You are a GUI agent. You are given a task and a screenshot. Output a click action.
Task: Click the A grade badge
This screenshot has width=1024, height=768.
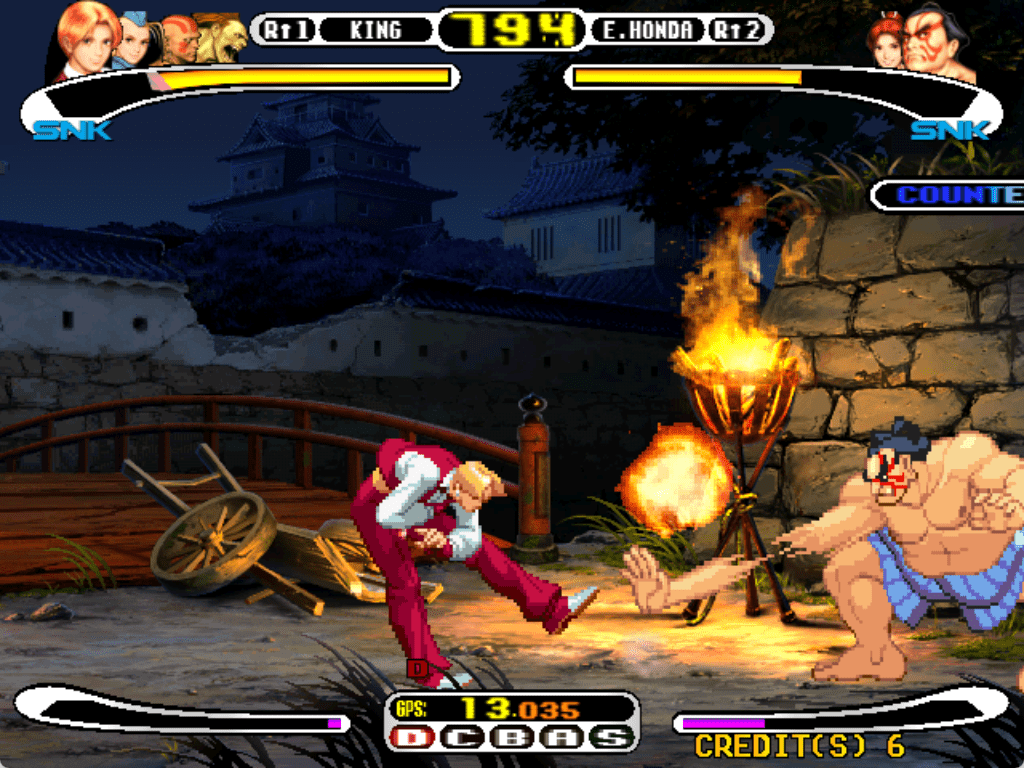tap(560, 739)
